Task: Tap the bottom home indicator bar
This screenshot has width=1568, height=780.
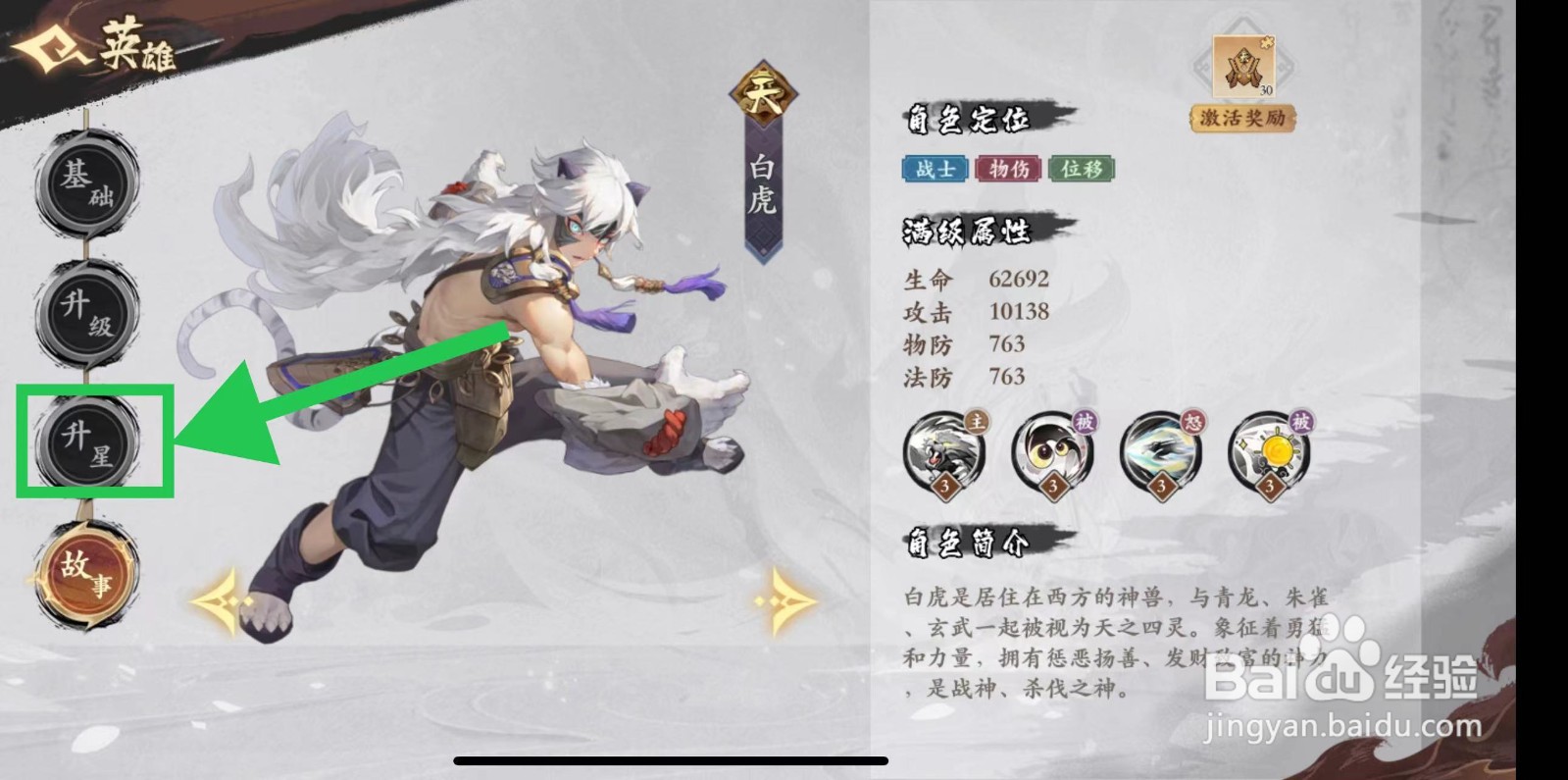Action: [670, 757]
